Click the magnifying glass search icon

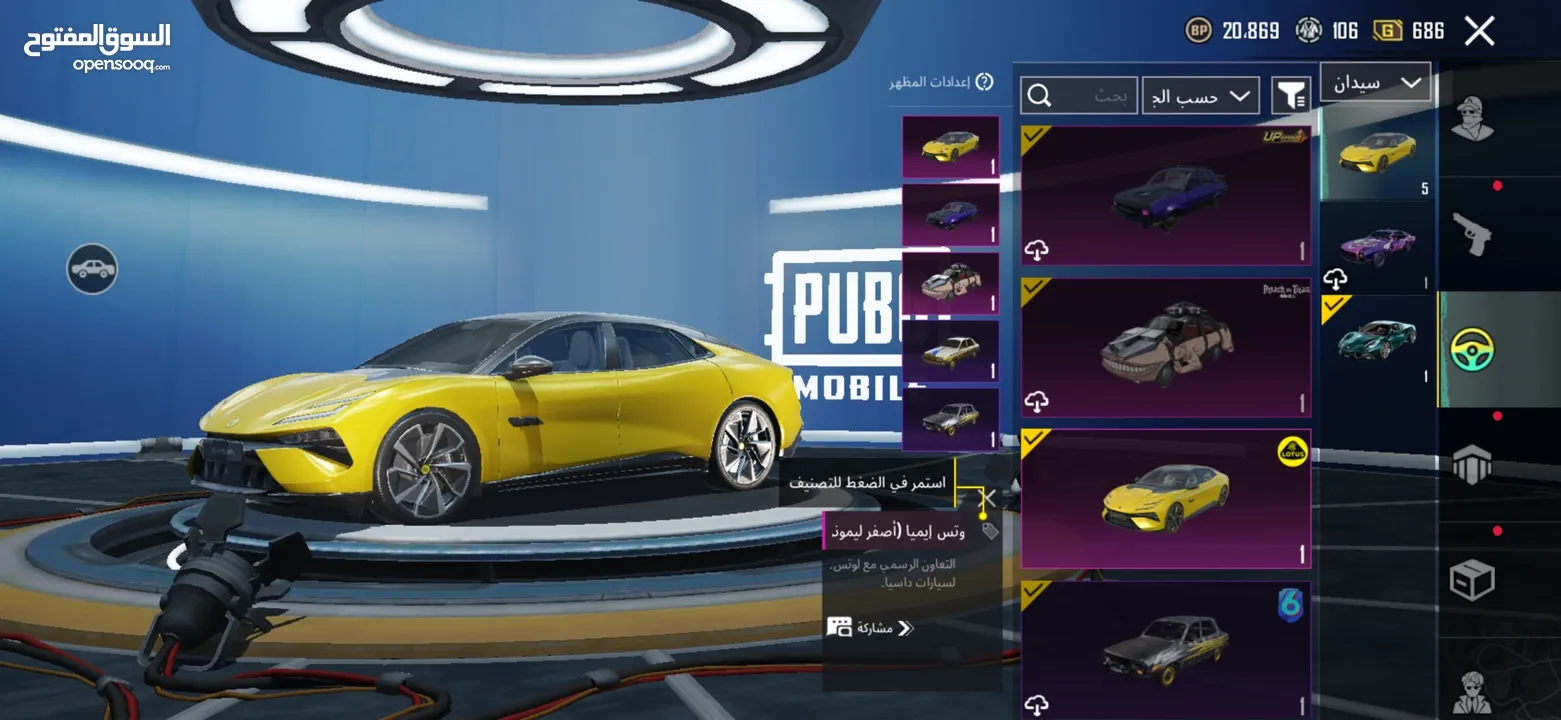coord(1041,95)
